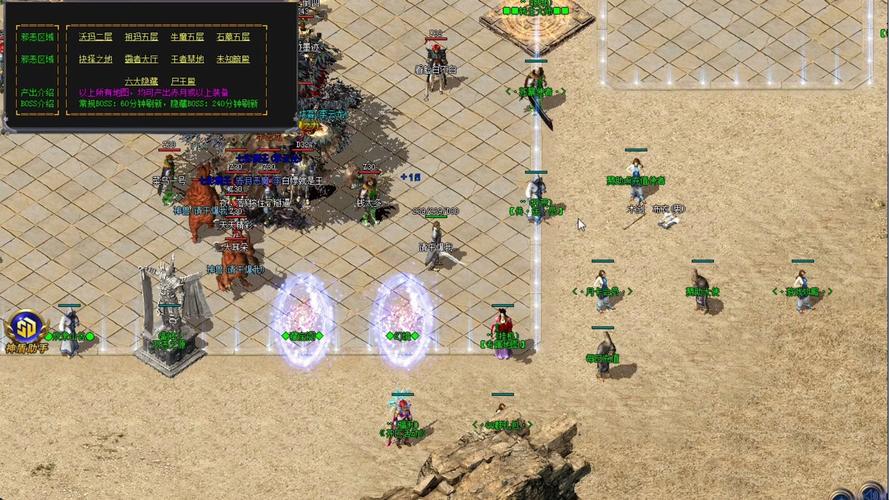Click the 抉择之地 link

click(x=95, y=59)
